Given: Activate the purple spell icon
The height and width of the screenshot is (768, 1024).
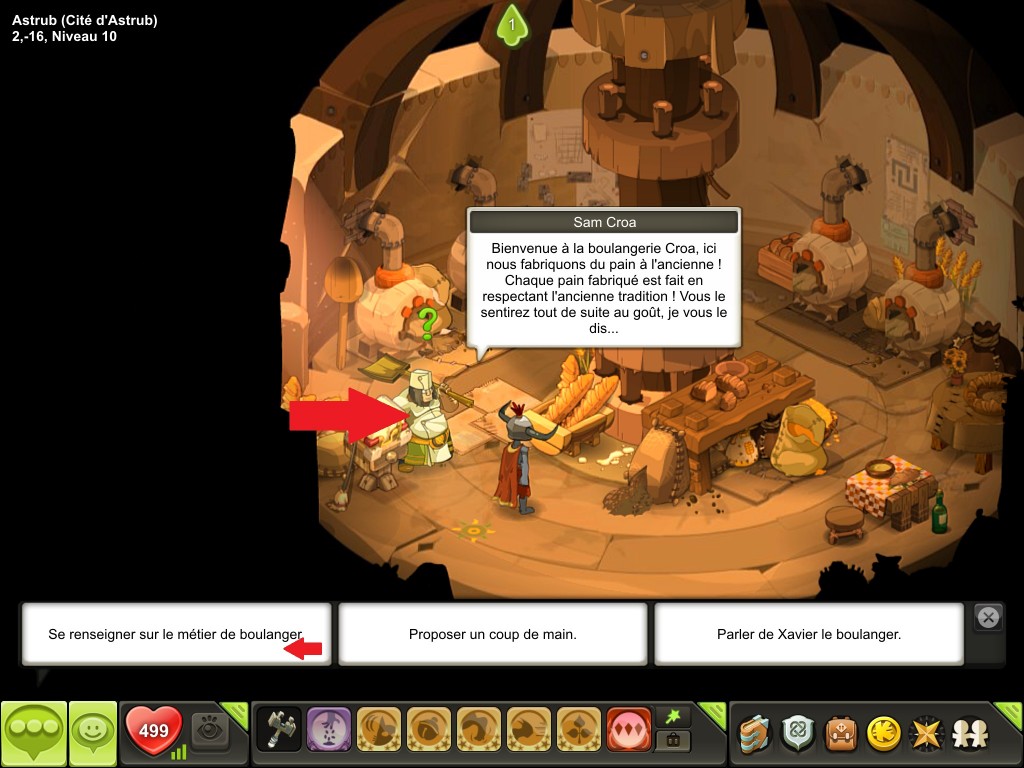Looking at the screenshot, I should click(328, 732).
